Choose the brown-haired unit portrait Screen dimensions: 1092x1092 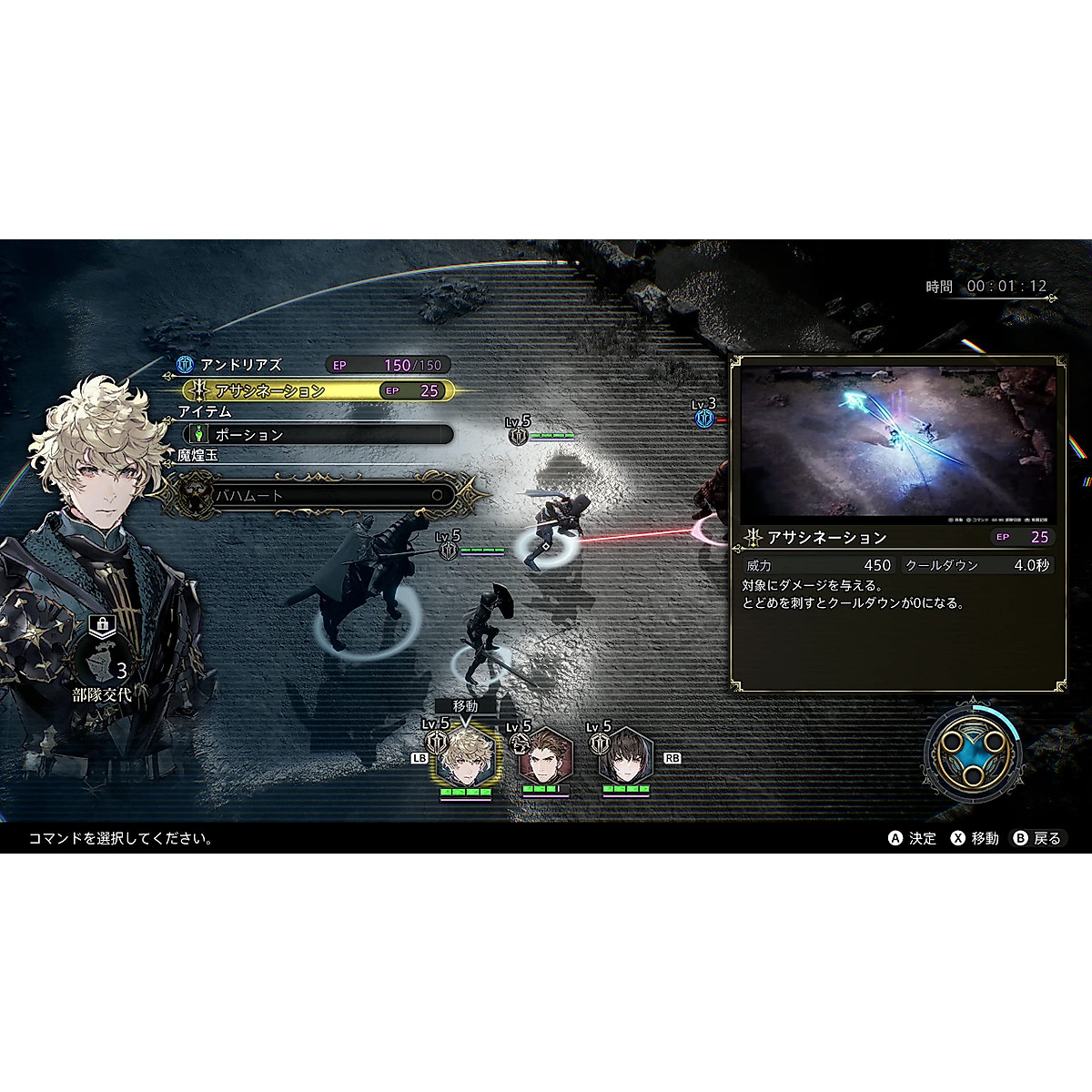pyautogui.click(x=546, y=757)
